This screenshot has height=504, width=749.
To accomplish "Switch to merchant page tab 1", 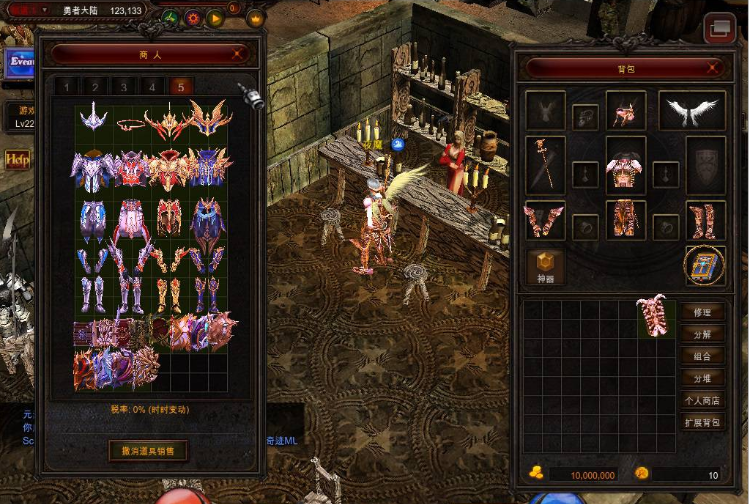I will 66,87.
